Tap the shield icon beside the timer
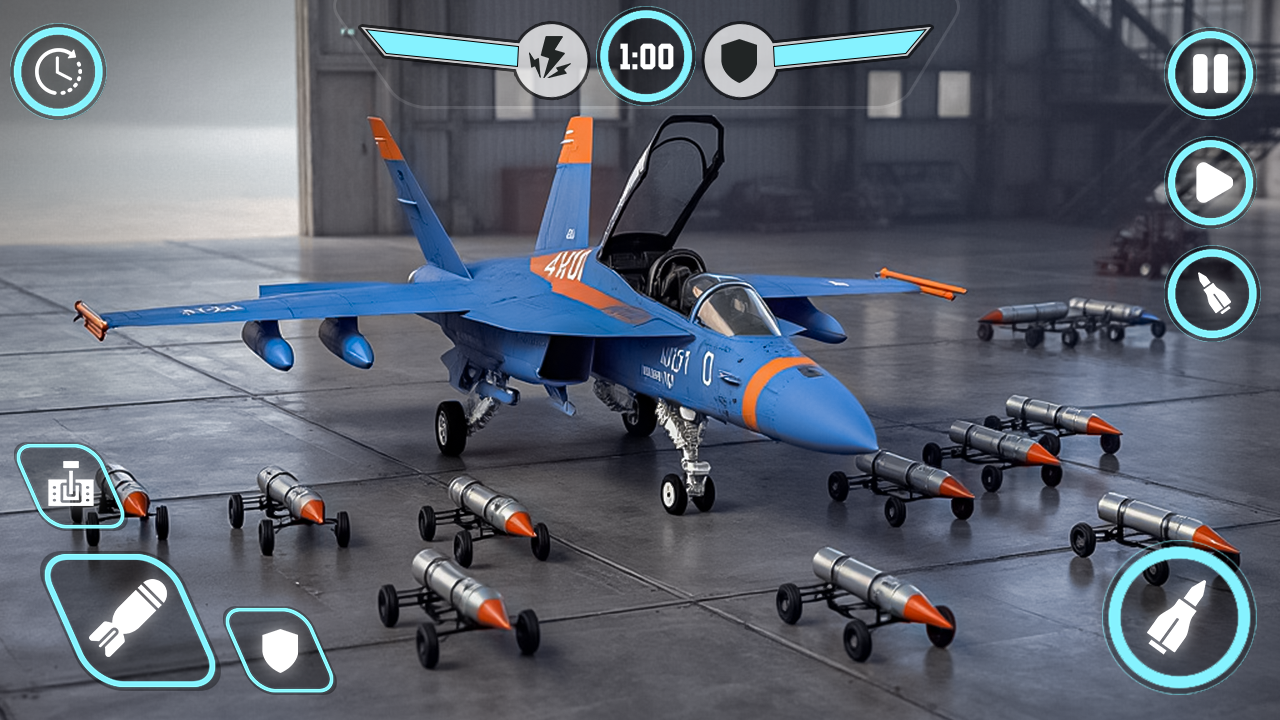This screenshot has width=1280, height=720. [740, 60]
